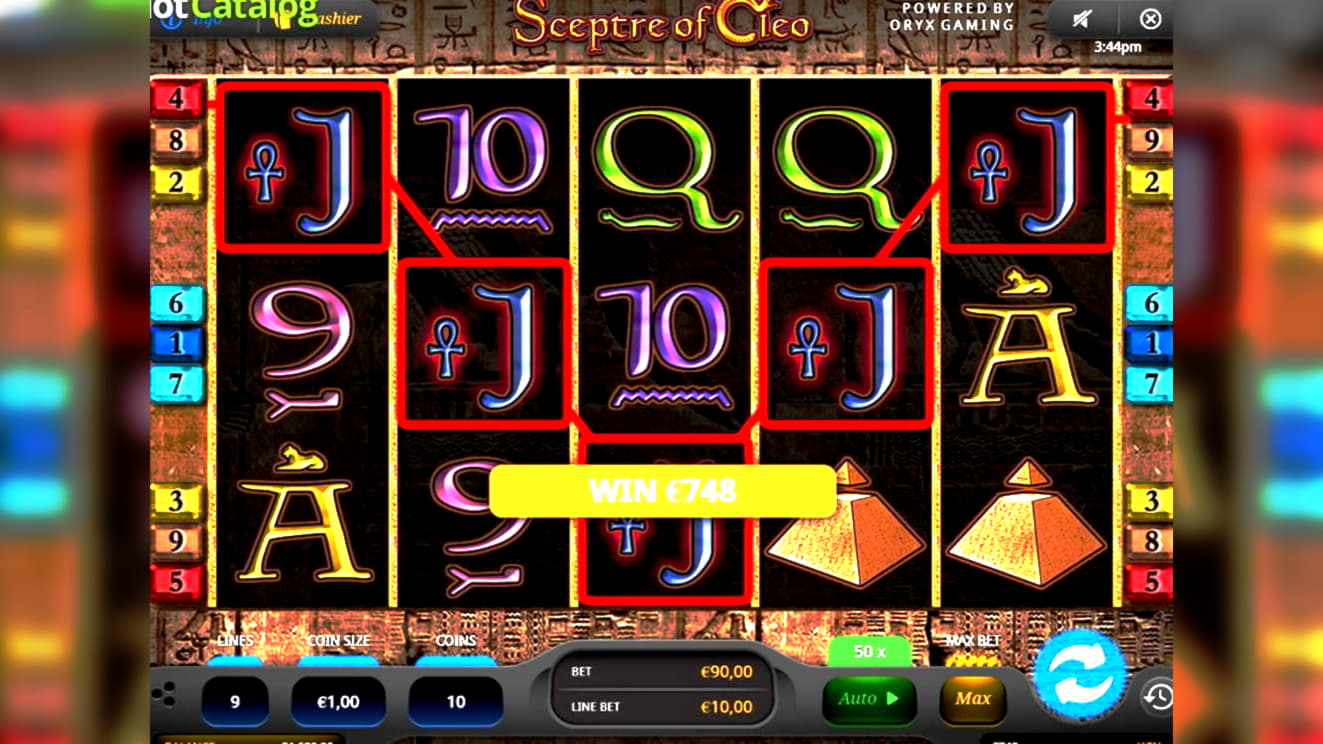Viewport: 1323px width, 744px height.
Task: Click the LINE BET €10,00 display field
Action: coord(660,707)
